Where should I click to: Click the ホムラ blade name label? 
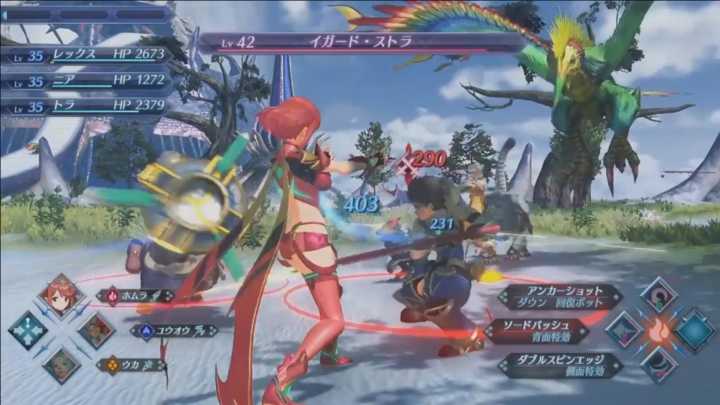click(x=137, y=296)
